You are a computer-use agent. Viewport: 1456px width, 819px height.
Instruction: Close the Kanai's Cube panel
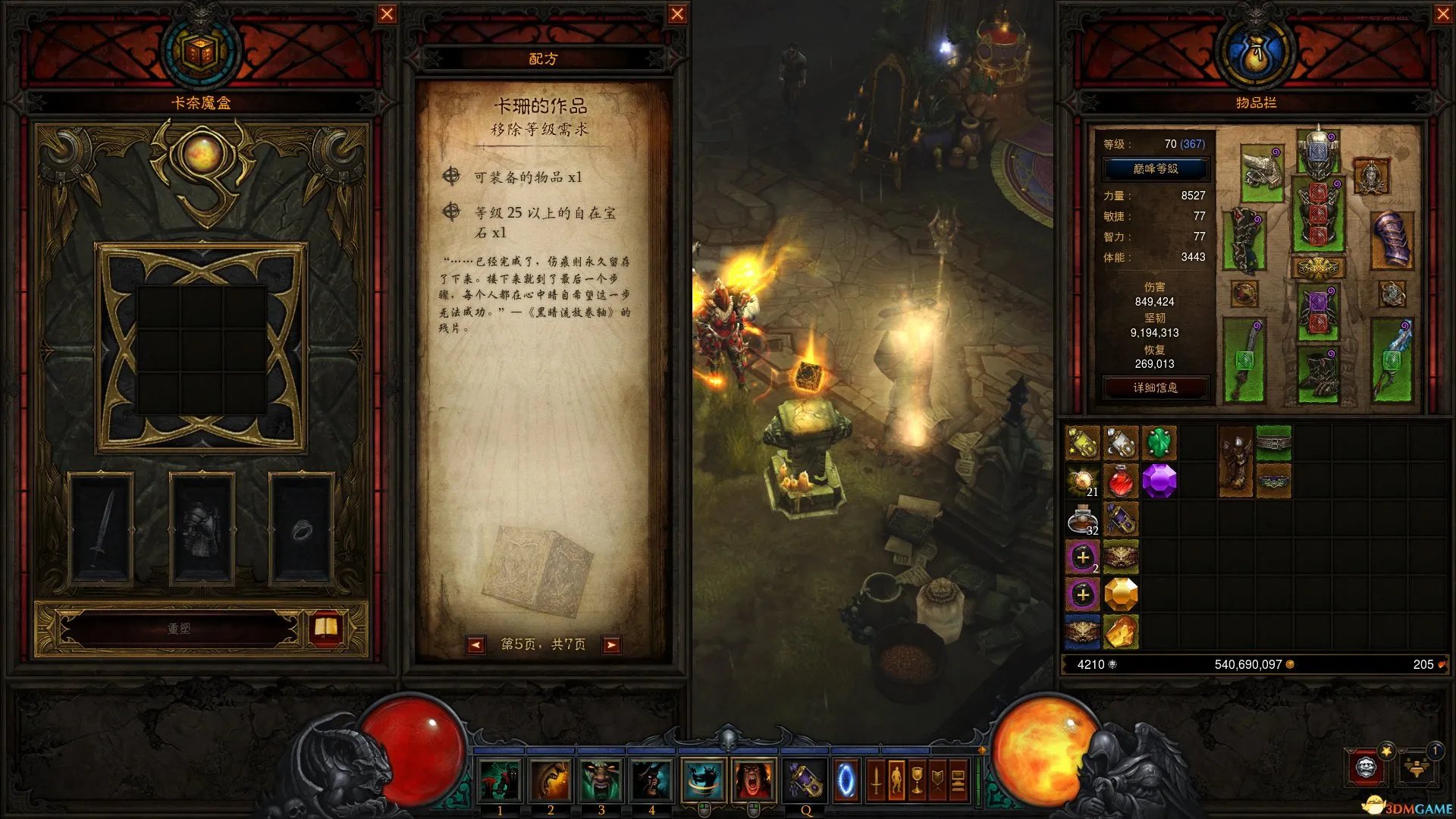coord(387,14)
